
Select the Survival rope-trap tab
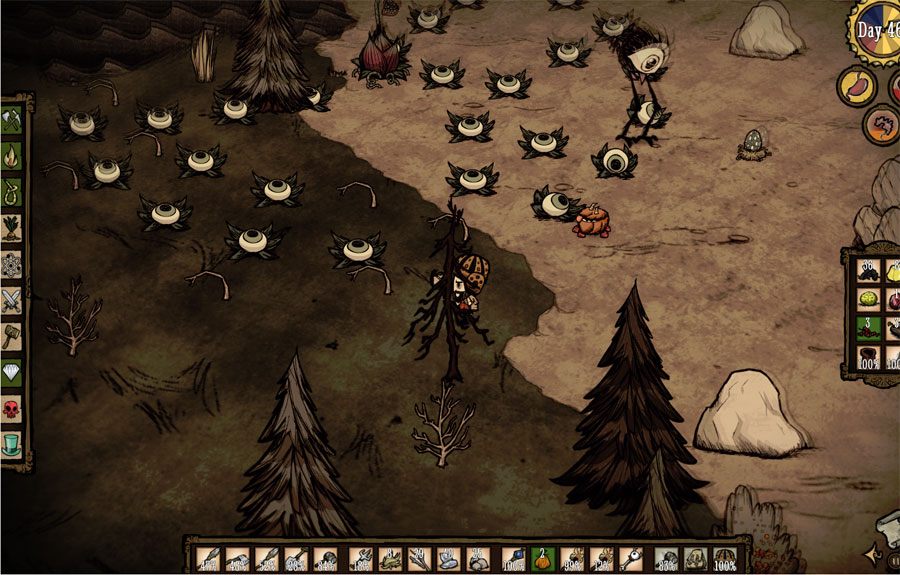point(11,190)
